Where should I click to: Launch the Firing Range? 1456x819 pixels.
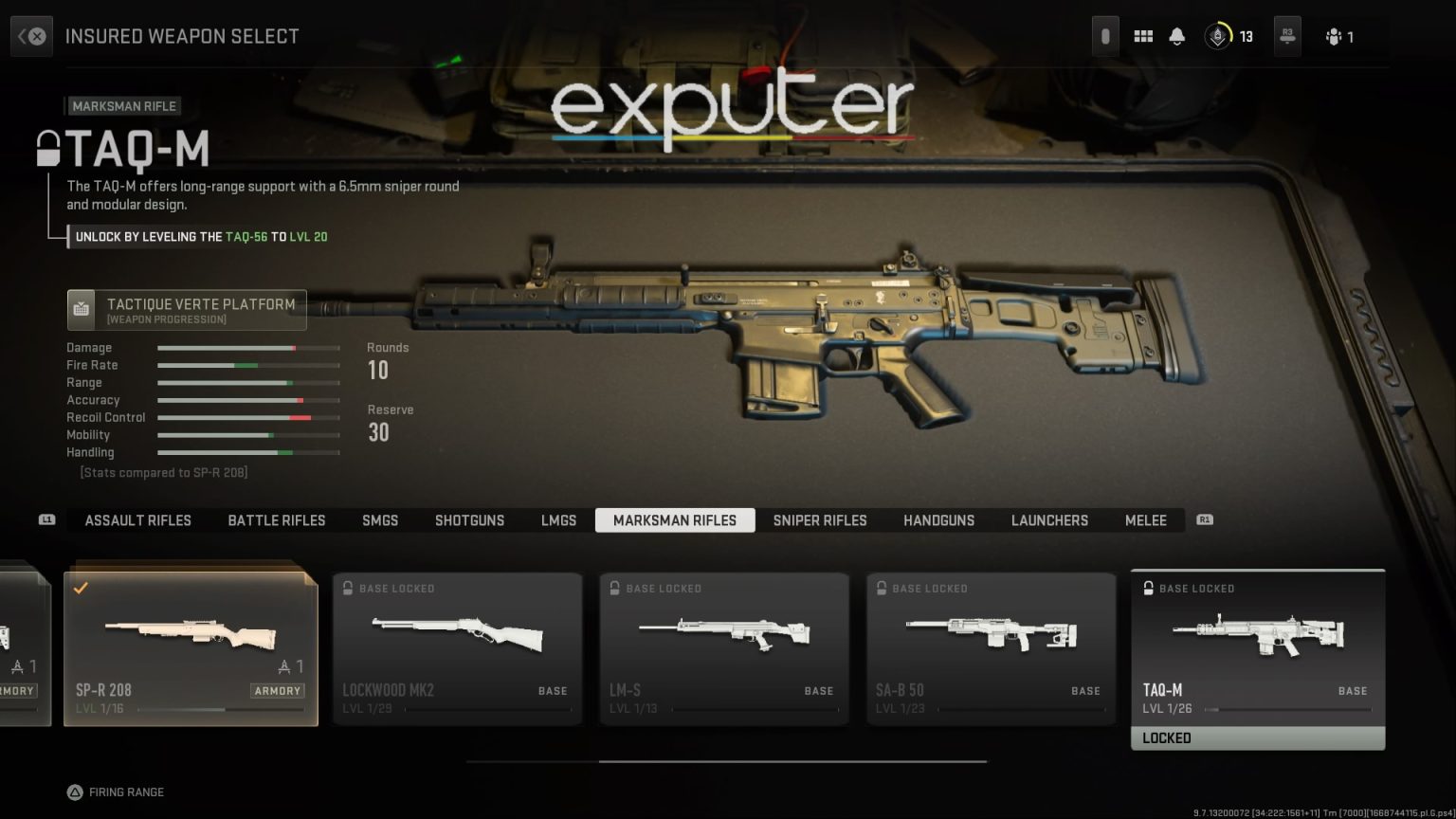(x=116, y=792)
